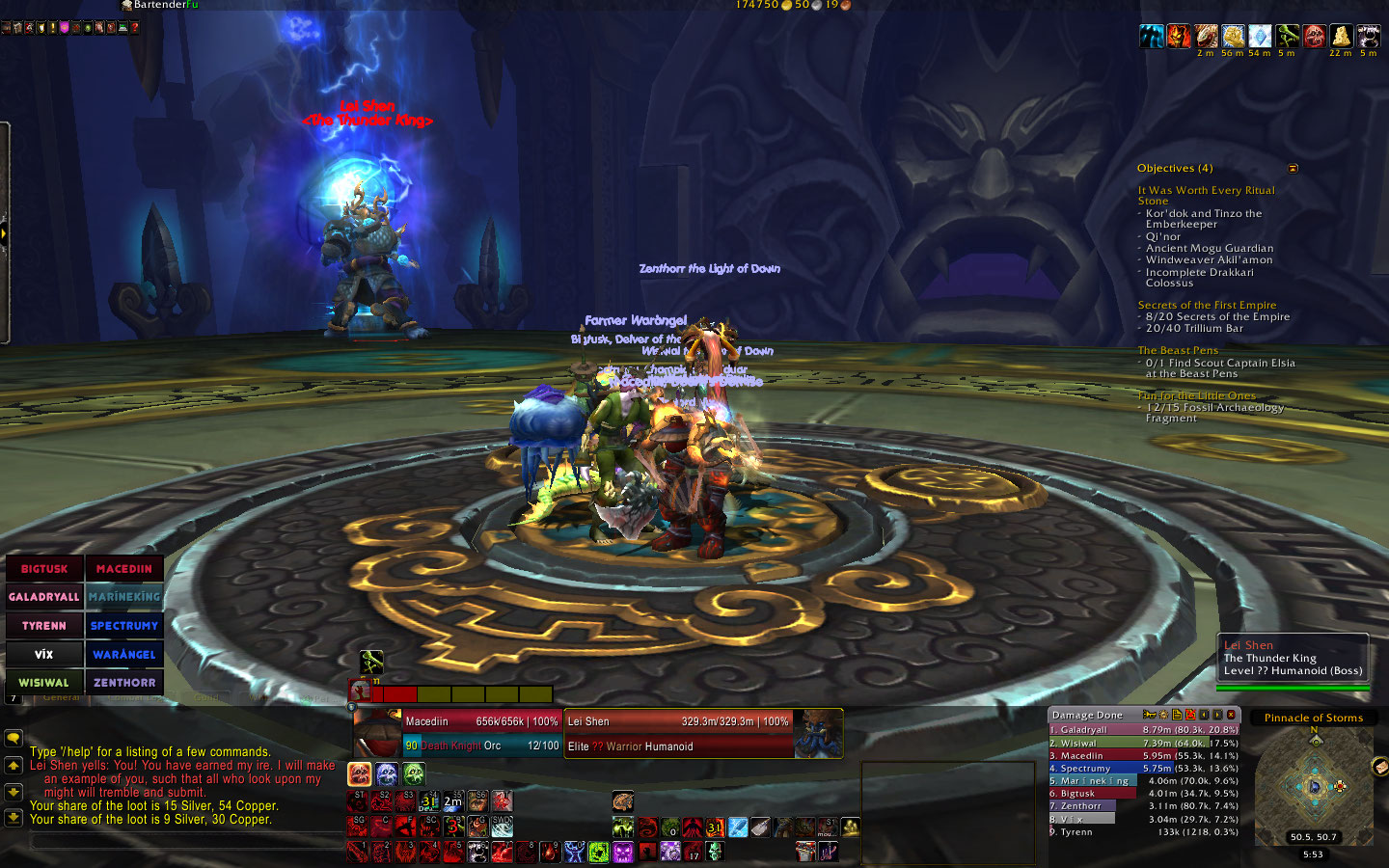The image size is (1389, 868).
Task: Collapse the Objectives tracker
Action: (x=1294, y=169)
